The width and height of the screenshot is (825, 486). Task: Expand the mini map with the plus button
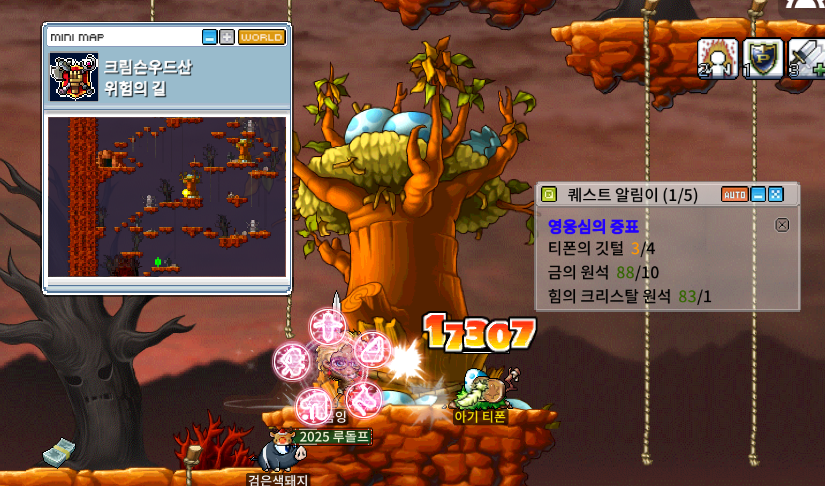tap(226, 37)
